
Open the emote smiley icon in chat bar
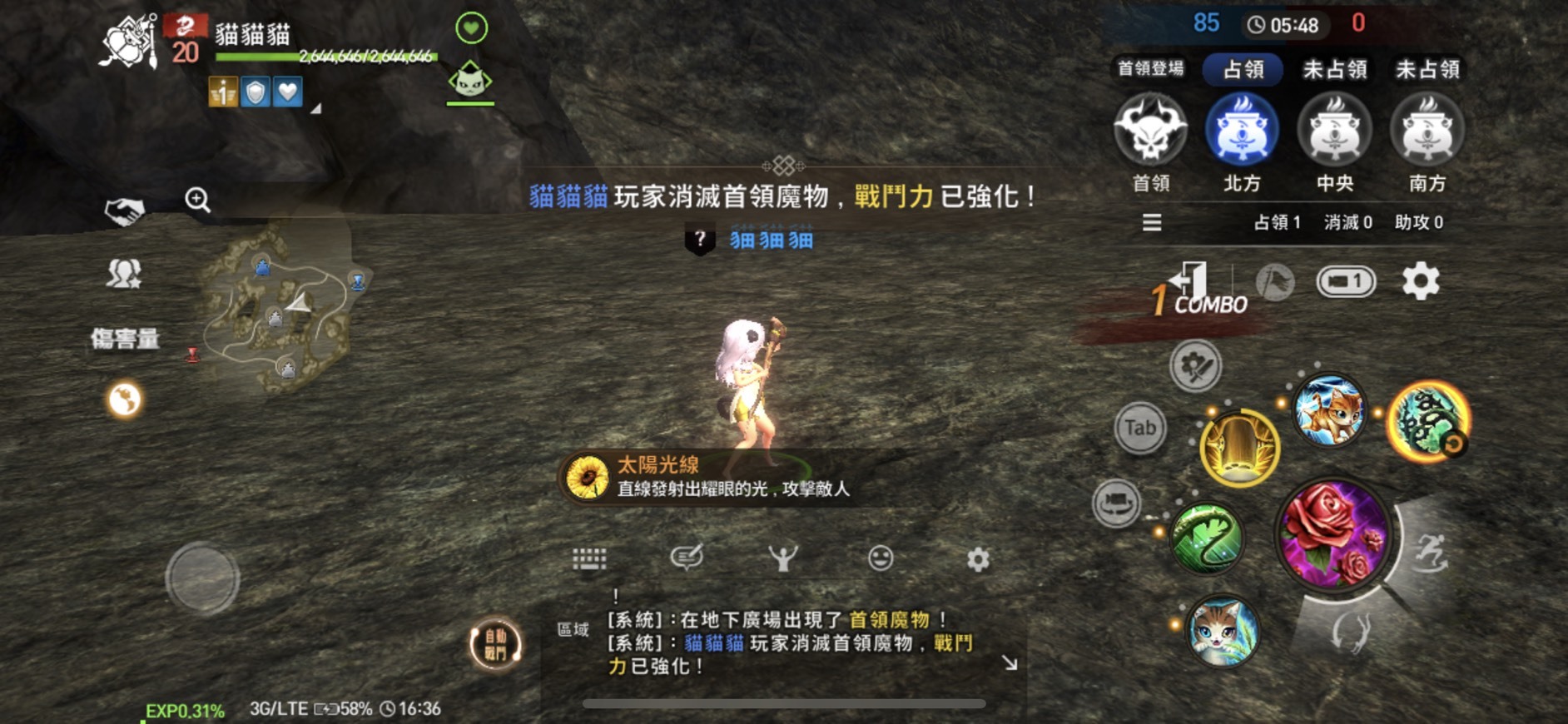880,559
